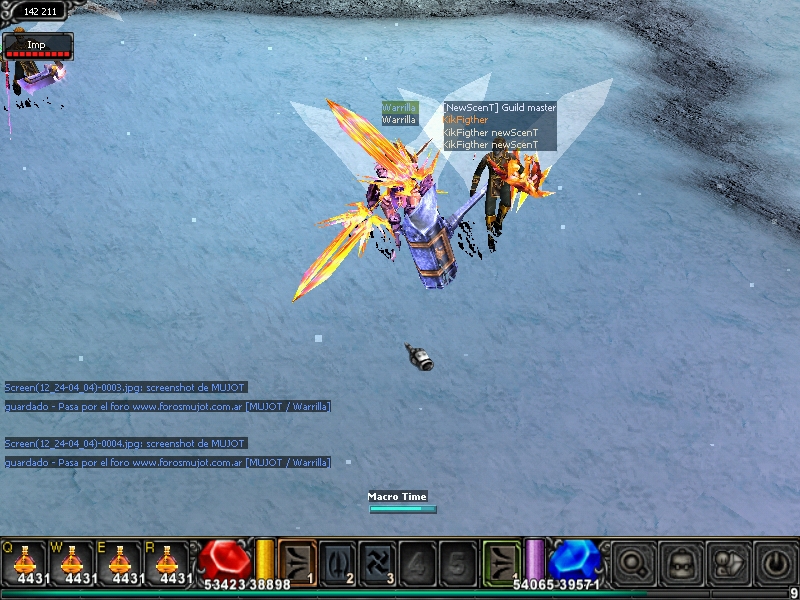Use the potion in the W slot
This screenshot has width=800, height=600.
[x=72, y=562]
